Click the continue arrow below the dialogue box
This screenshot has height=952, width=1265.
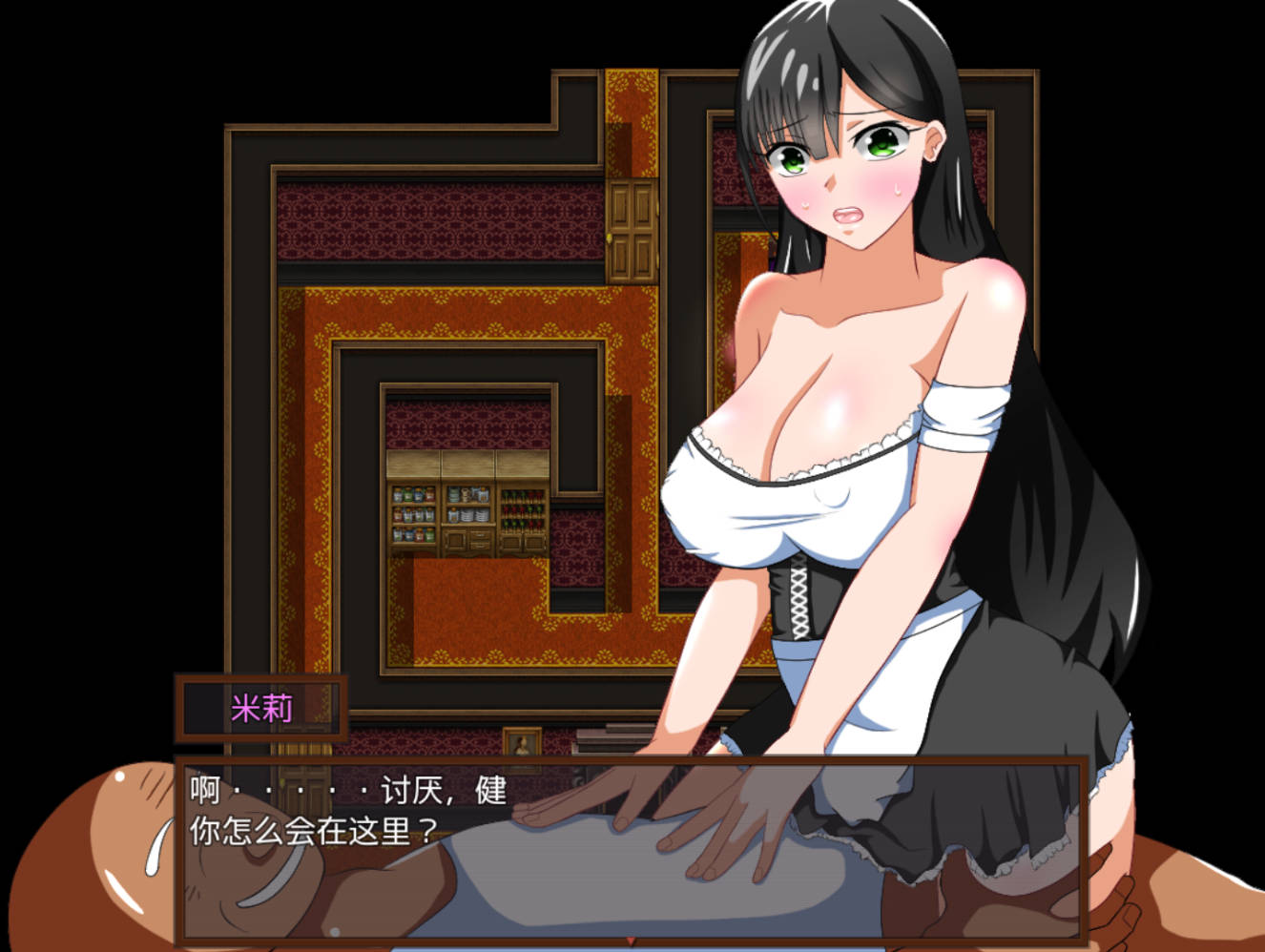(x=630, y=938)
